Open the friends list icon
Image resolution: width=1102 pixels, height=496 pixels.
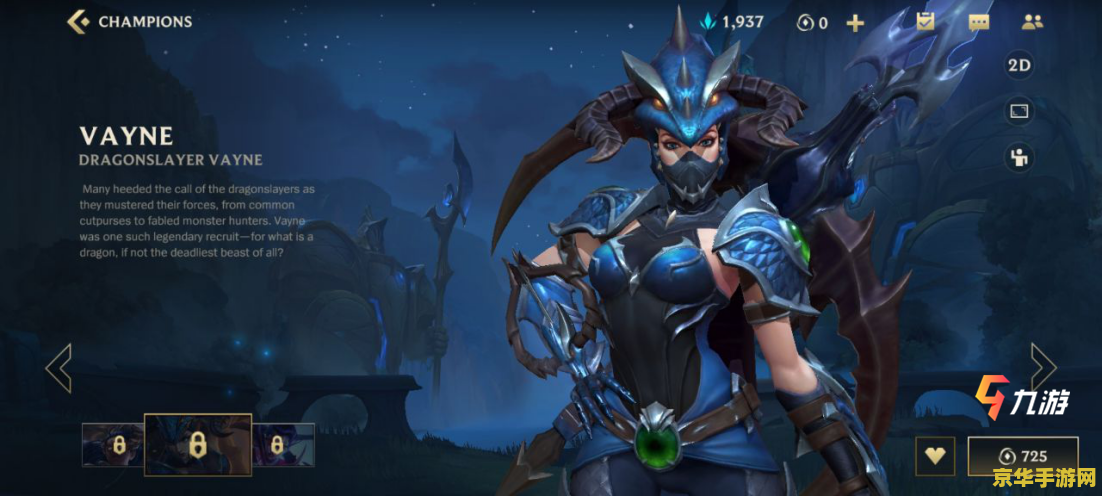pos(1032,21)
